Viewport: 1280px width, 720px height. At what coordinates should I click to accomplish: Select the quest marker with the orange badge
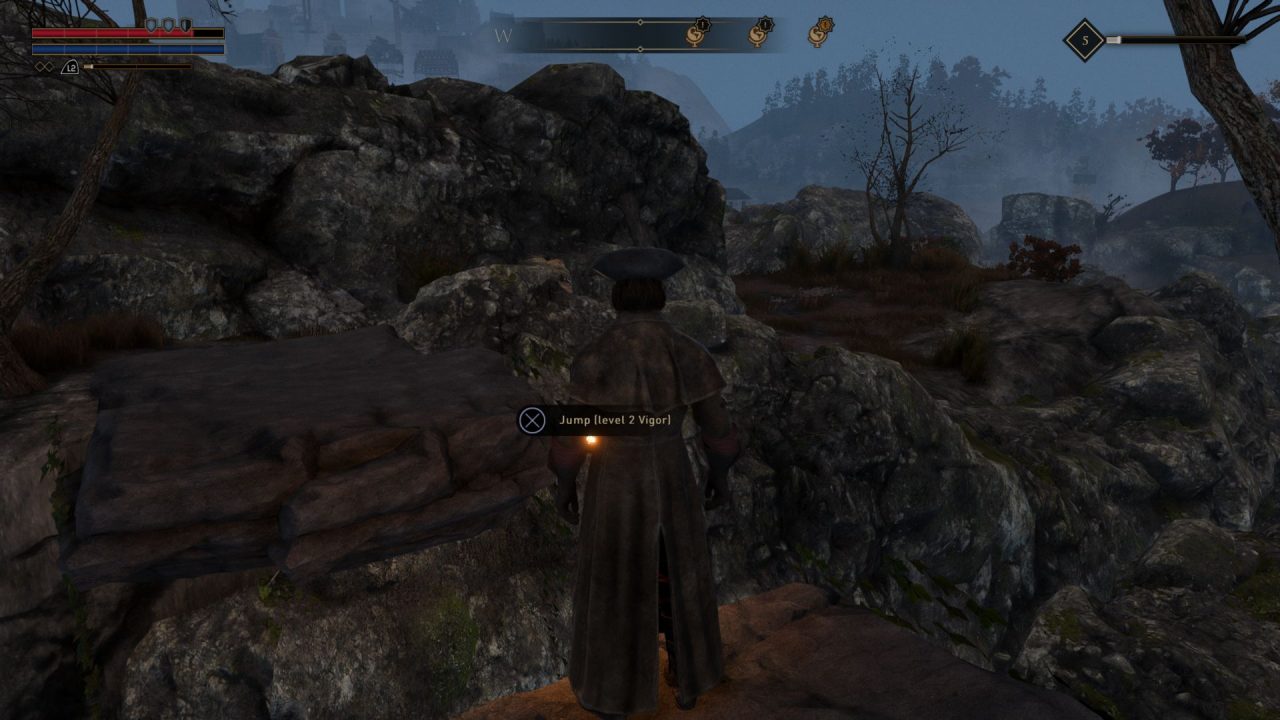(820, 34)
